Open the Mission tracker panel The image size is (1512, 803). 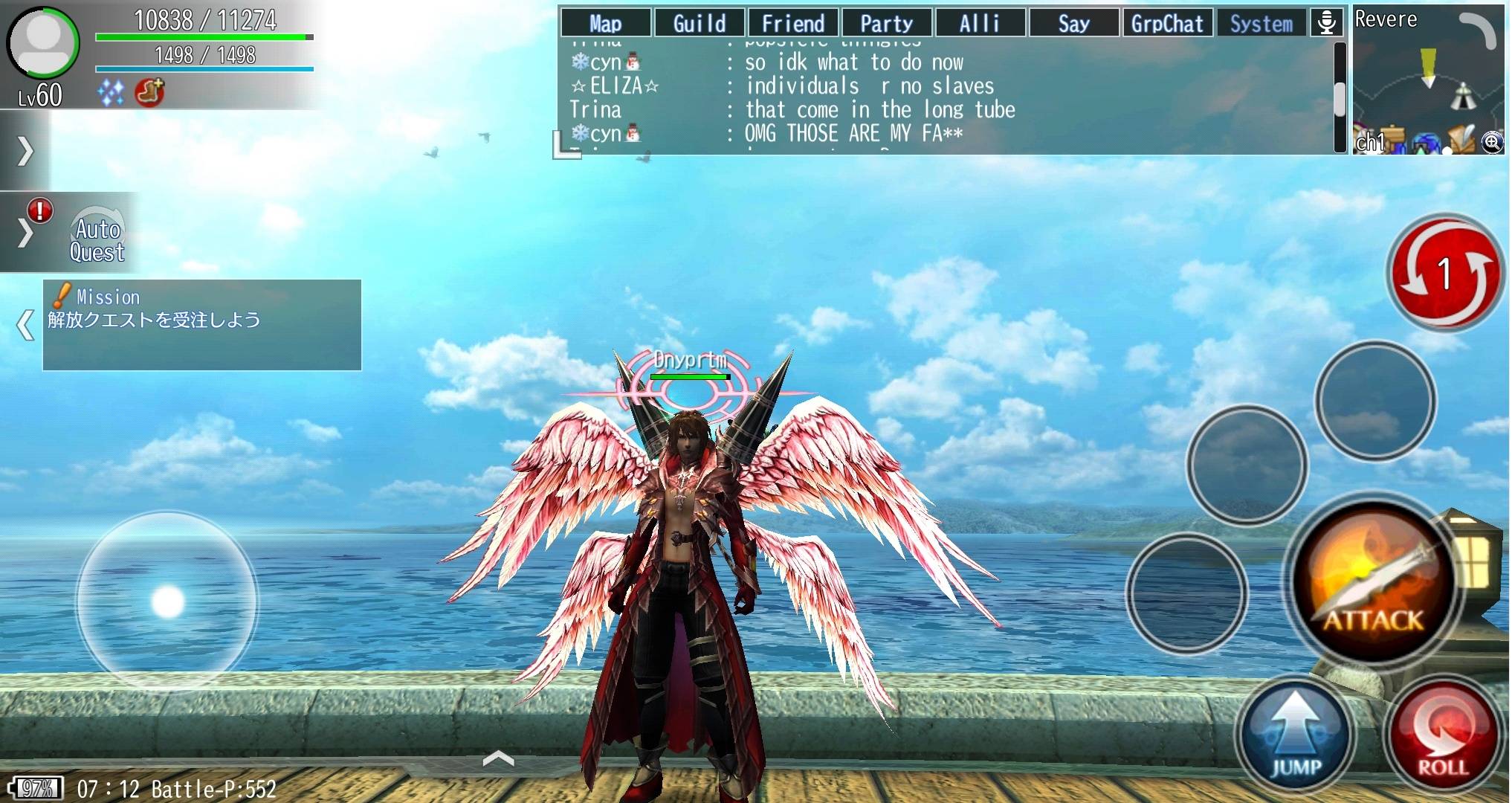pos(202,325)
